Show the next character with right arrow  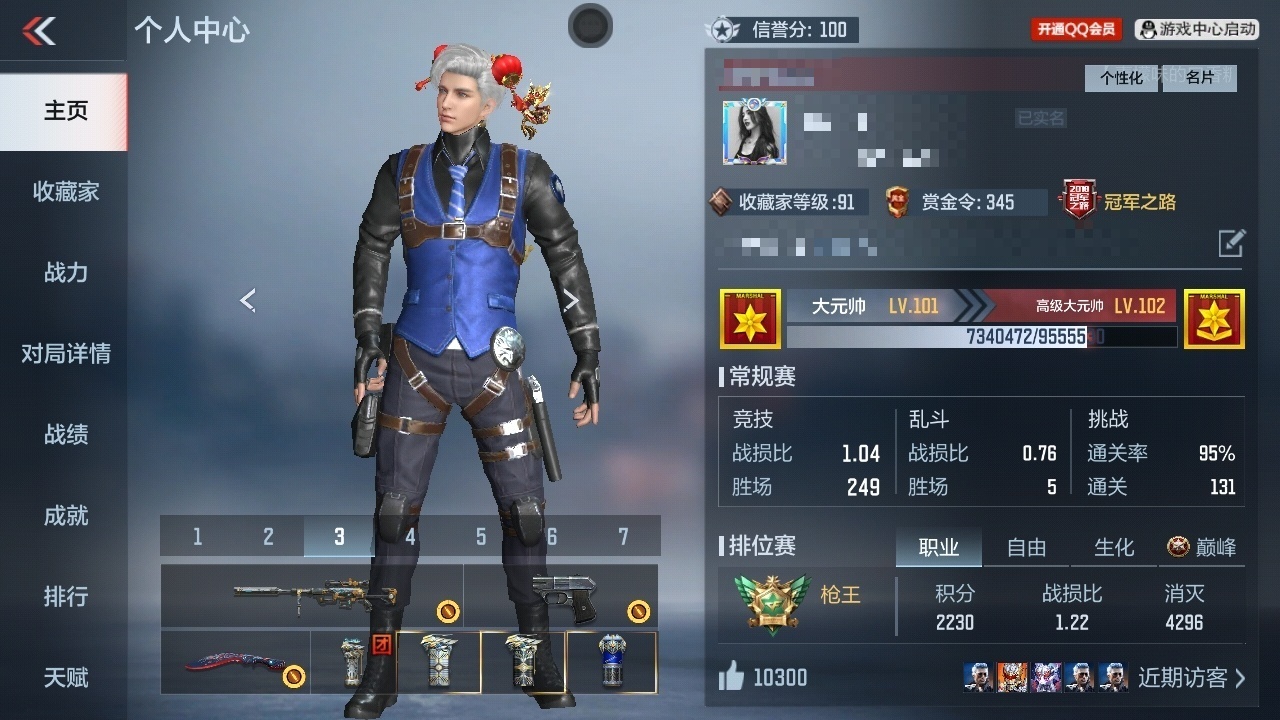[571, 300]
